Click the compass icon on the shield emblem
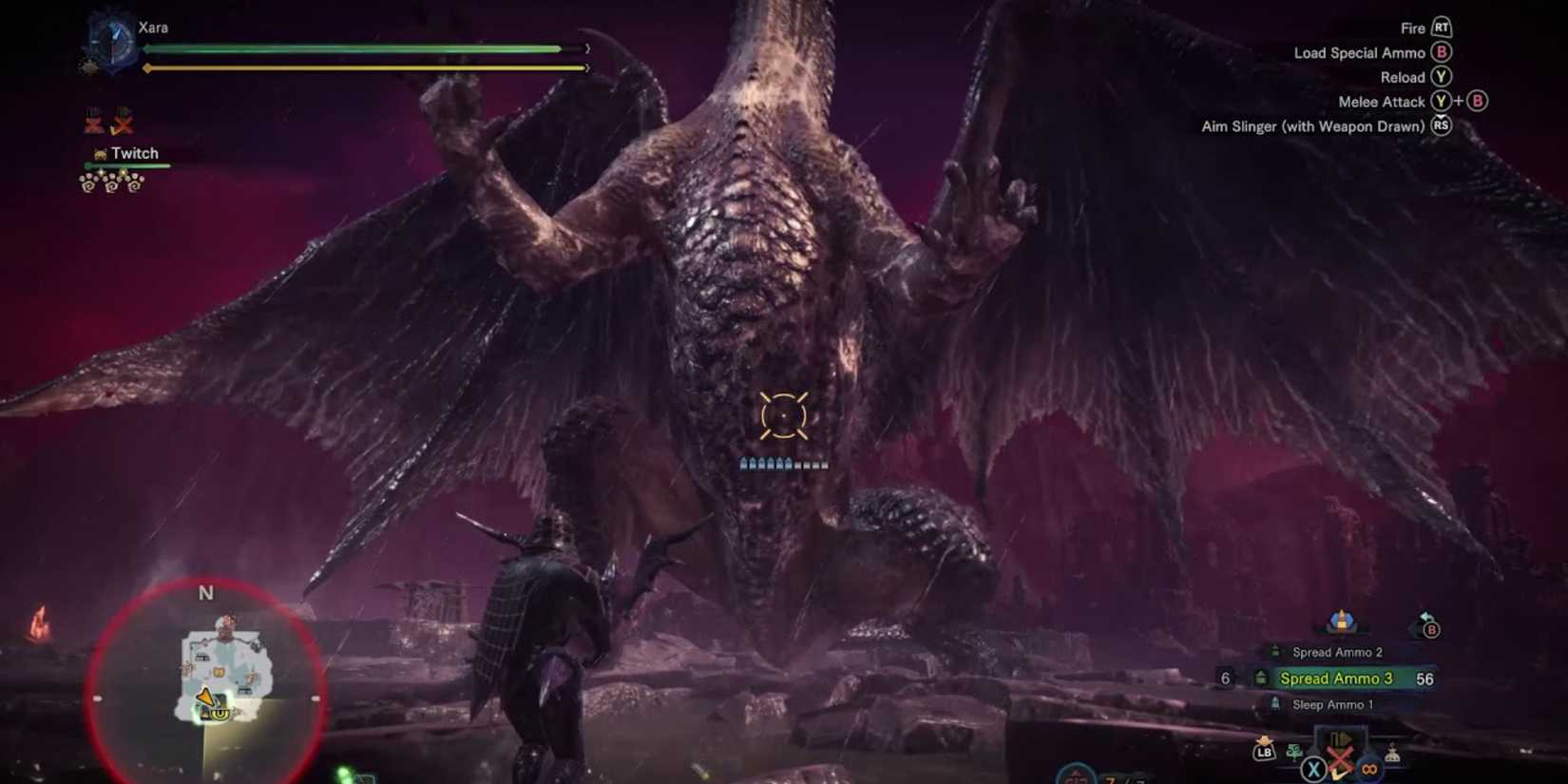1568x784 pixels. tap(114, 40)
